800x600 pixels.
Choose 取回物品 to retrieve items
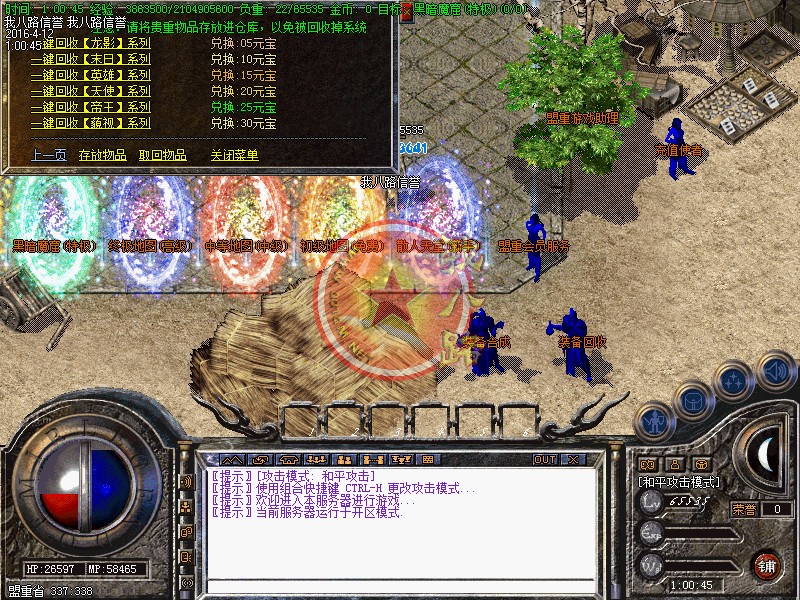click(162, 155)
